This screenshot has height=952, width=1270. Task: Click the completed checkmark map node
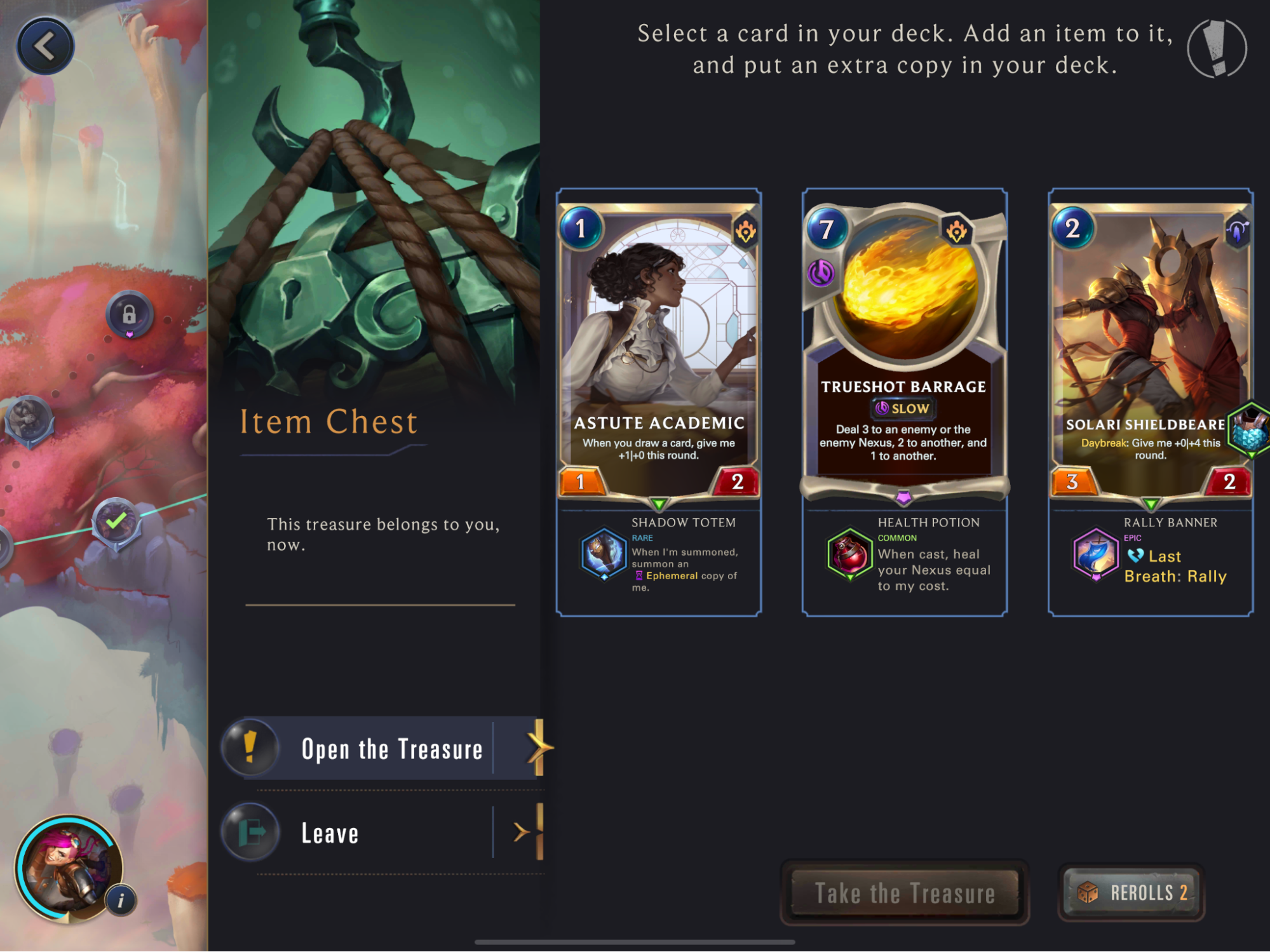coord(116,523)
